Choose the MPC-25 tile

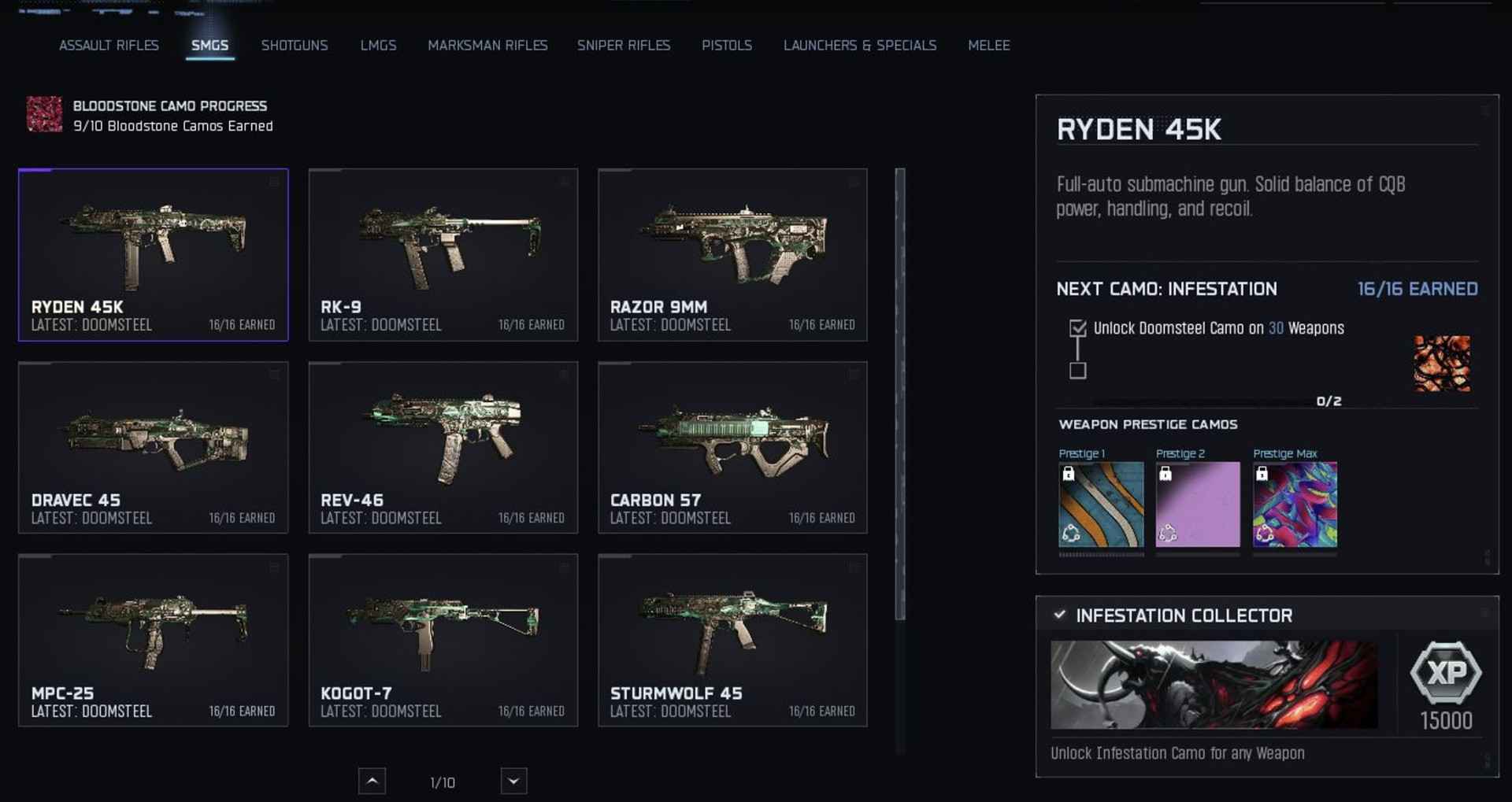[x=154, y=640]
